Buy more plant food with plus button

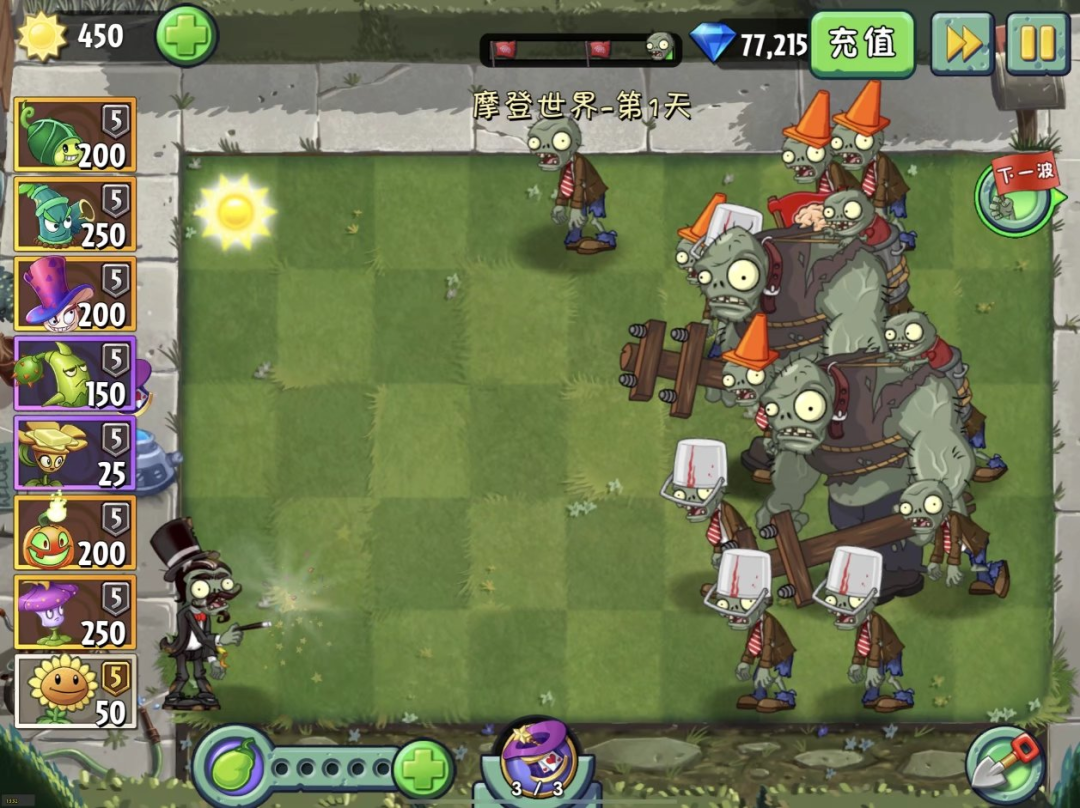(x=423, y=768)
